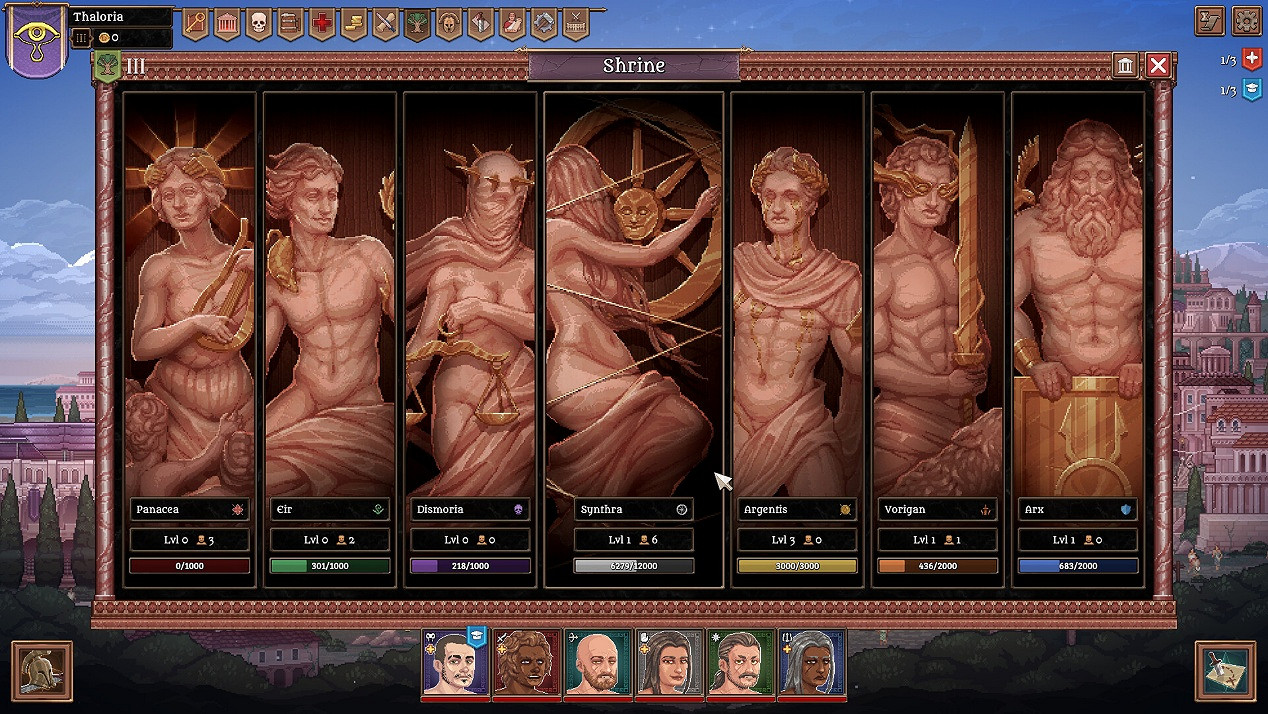Select the gold coins banner
This screenshot has height=714, width=1268.
pyautogui.click(x=354, y=23)
